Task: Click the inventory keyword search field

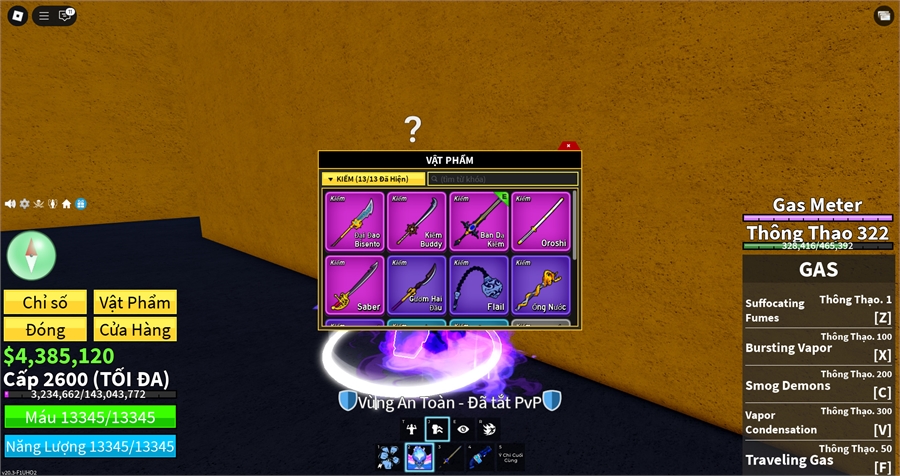Action: [x=502, y=179]
